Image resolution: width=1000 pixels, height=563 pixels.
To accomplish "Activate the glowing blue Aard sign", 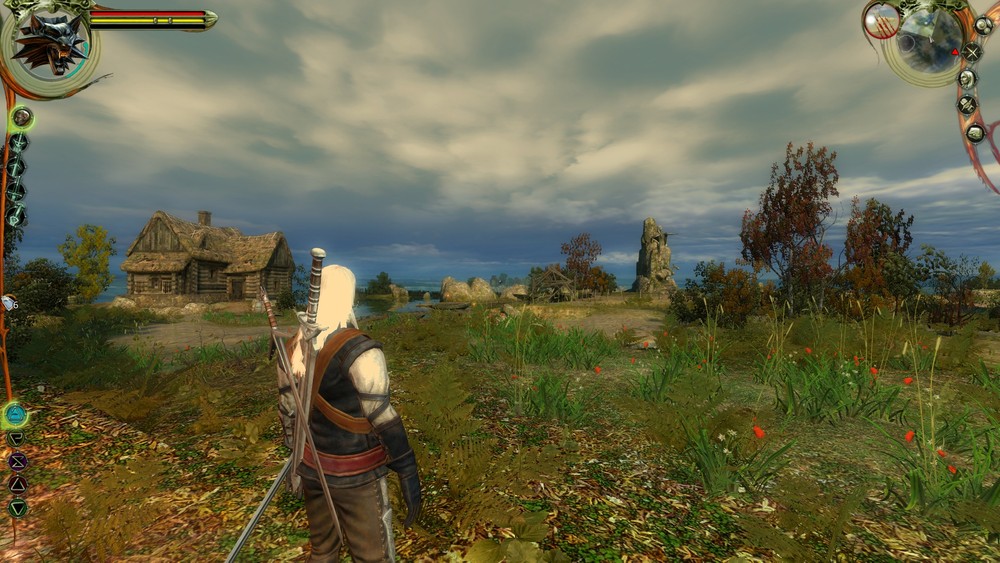I will tap(15, 414).
